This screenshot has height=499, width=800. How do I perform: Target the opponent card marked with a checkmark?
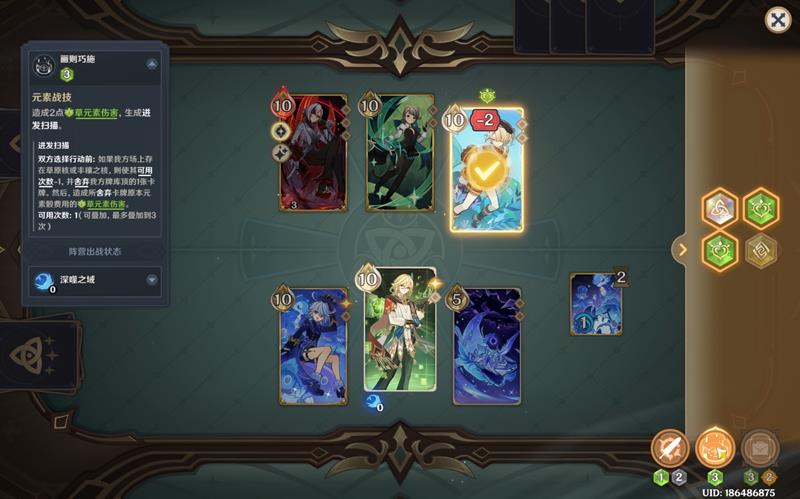pyautogui.click(x=487, y=170)
